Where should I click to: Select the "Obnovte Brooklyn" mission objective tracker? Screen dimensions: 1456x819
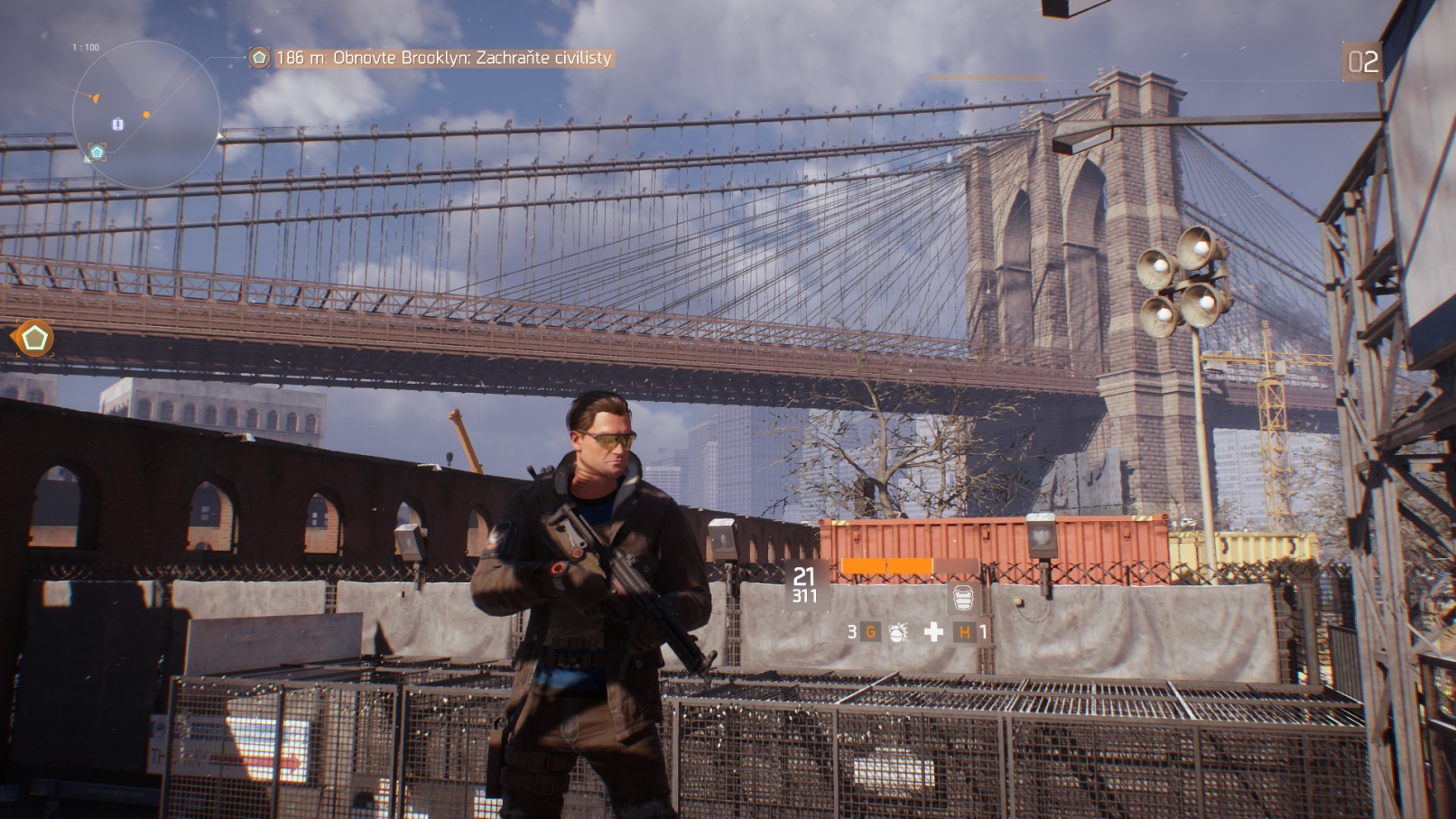[x=431, y=58]
